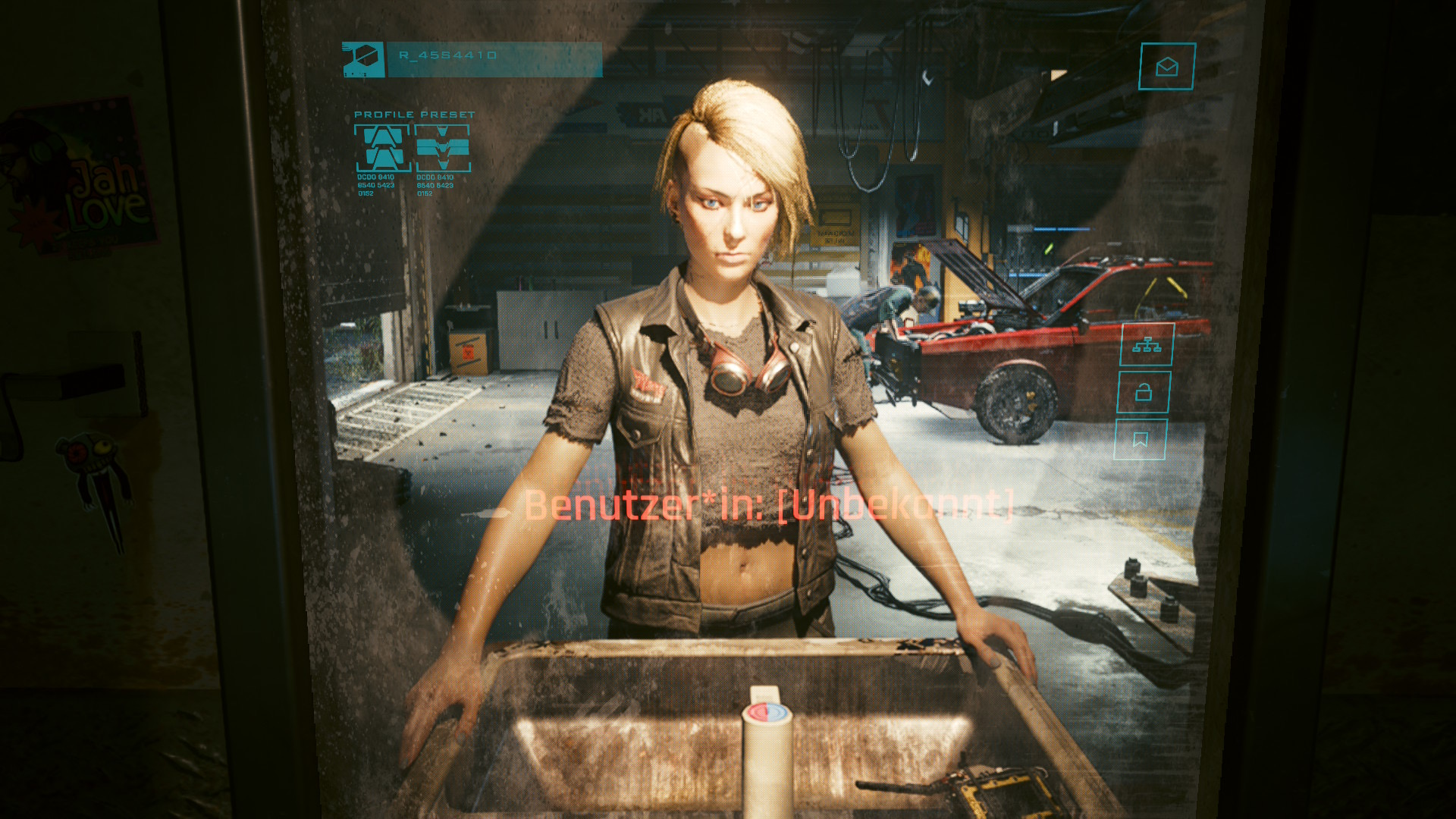Select the R_4554410 profile bar
Image resolution: width=1456 pixels, height=819 pixels.
494,59
